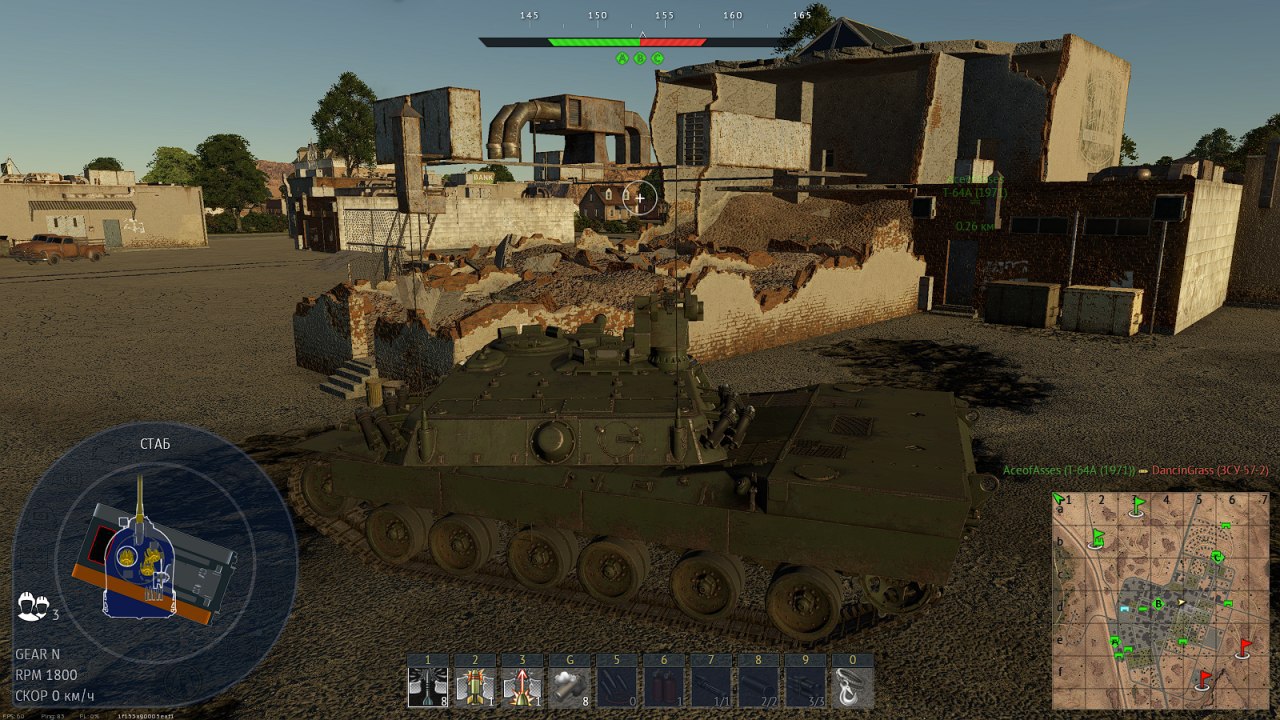
Task: Activate the smoke grenade launcher slot
Action: pyautogui.click(x=569, y=687)
